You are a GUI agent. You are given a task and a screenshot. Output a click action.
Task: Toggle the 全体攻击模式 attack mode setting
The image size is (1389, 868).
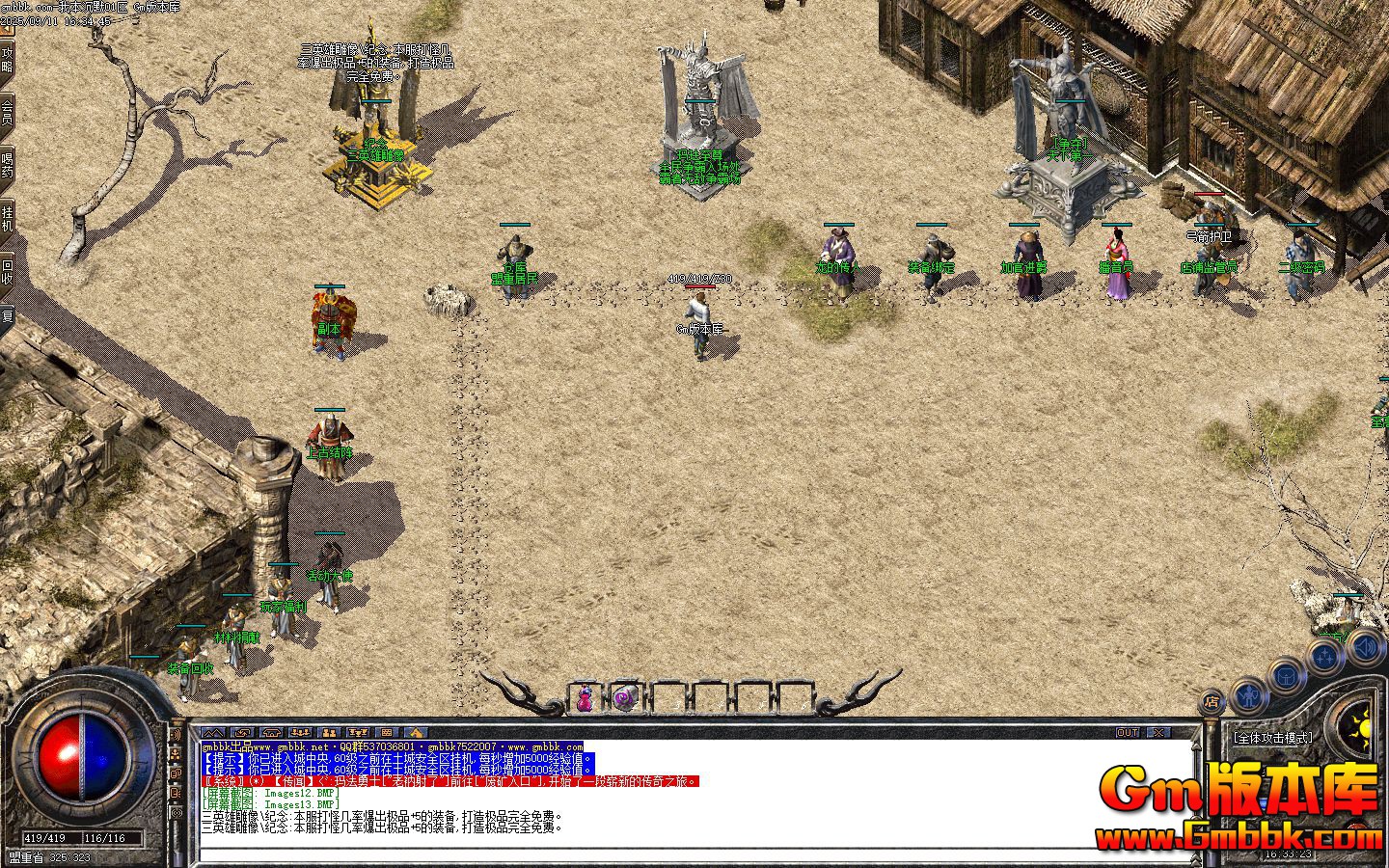click(1273, 736)
